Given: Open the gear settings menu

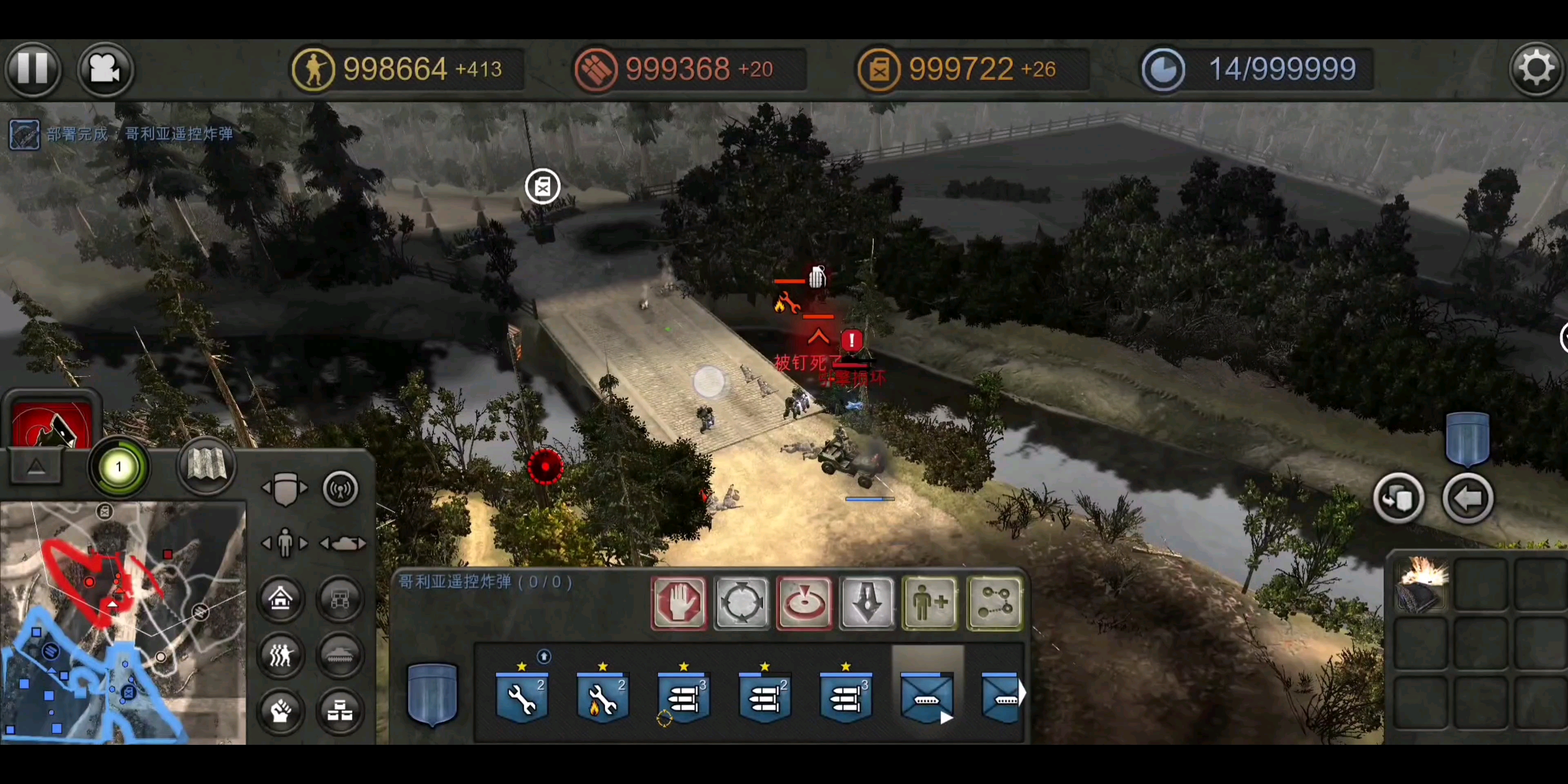Looking at the screenshot, I should tap(1536, 69).
